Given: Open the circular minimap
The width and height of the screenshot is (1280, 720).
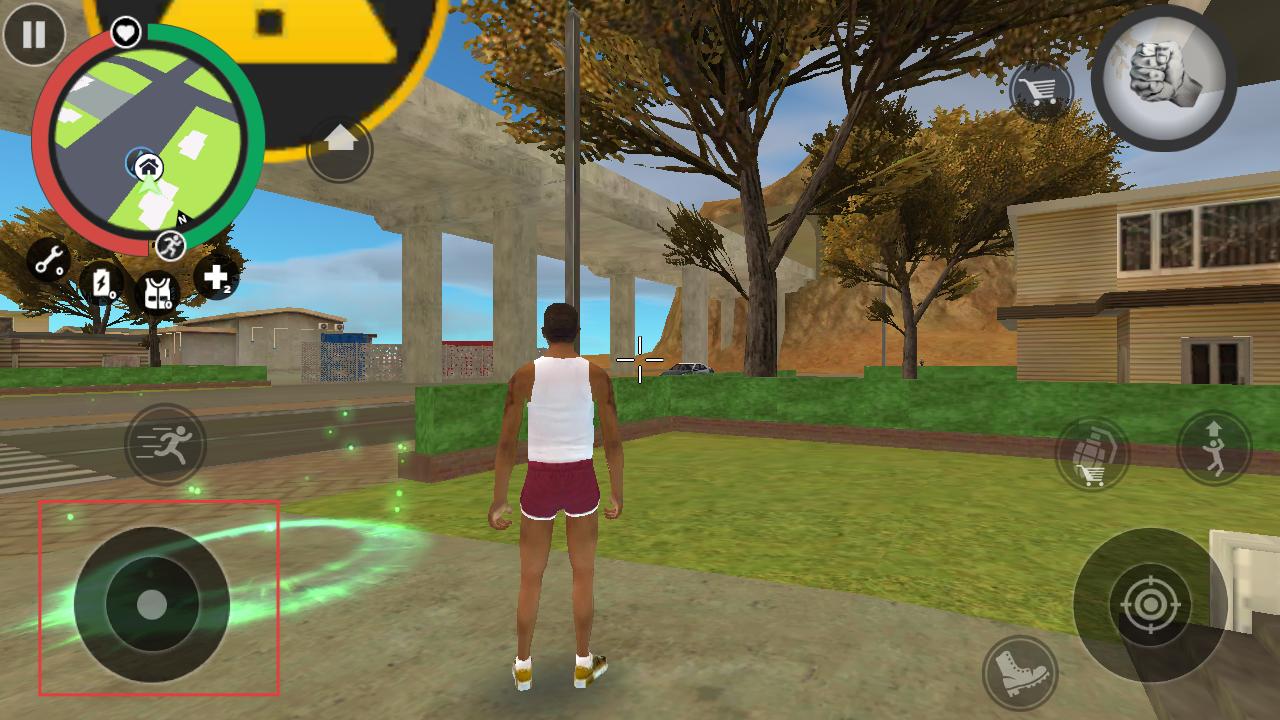Looking at the screenshot, I should 148,140.
